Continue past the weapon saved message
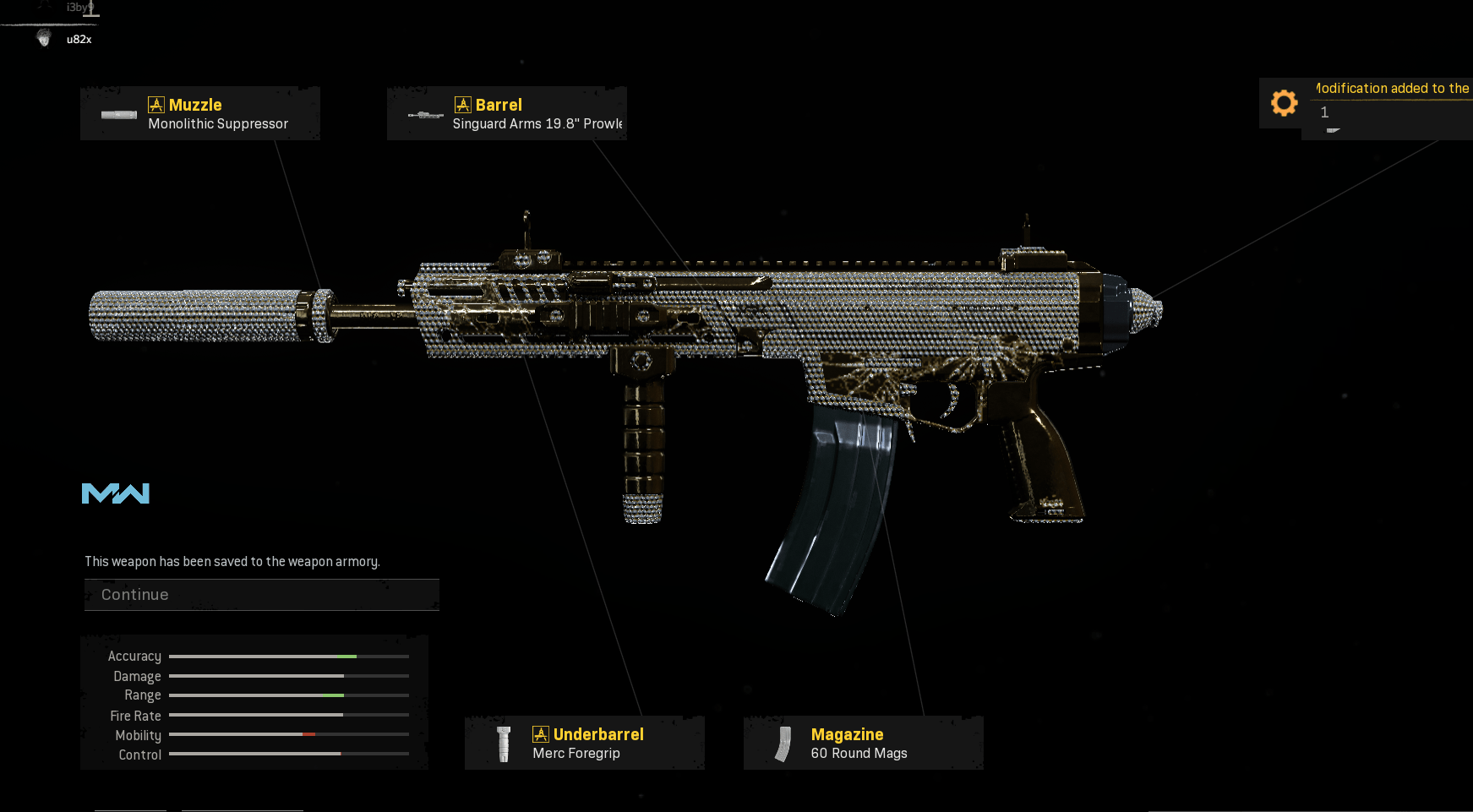The image size is (1473, 812). tap(261, 595)
